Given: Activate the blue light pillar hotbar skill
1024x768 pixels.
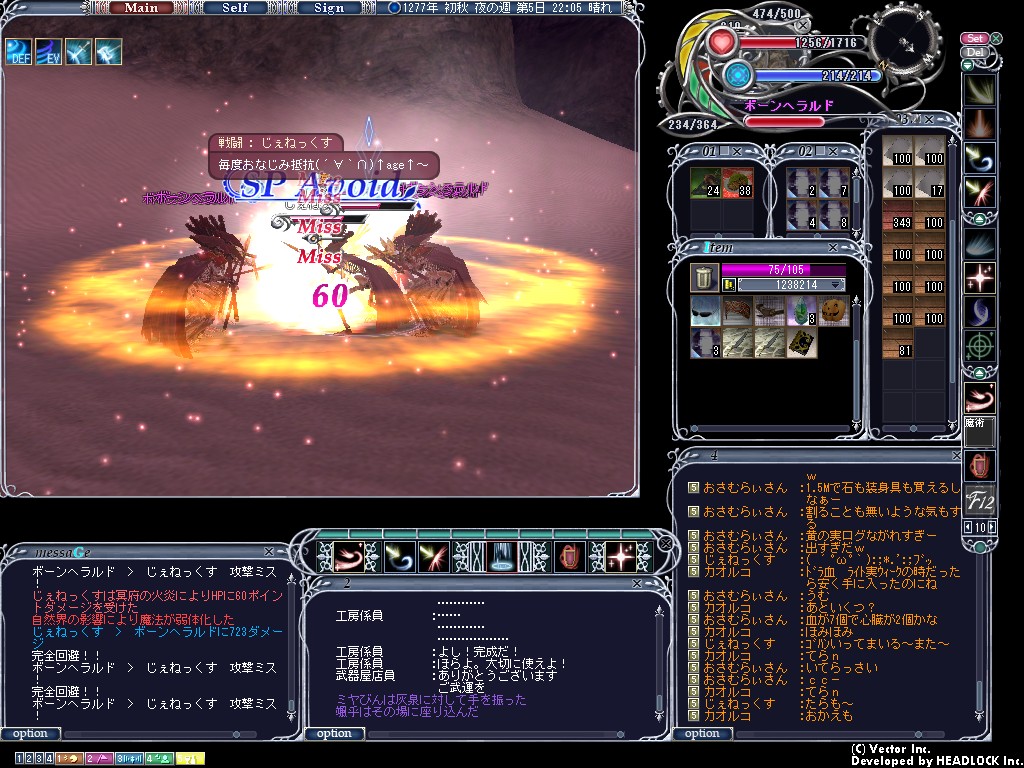Looking at the screenshot, I should click(x=501, y=556).
